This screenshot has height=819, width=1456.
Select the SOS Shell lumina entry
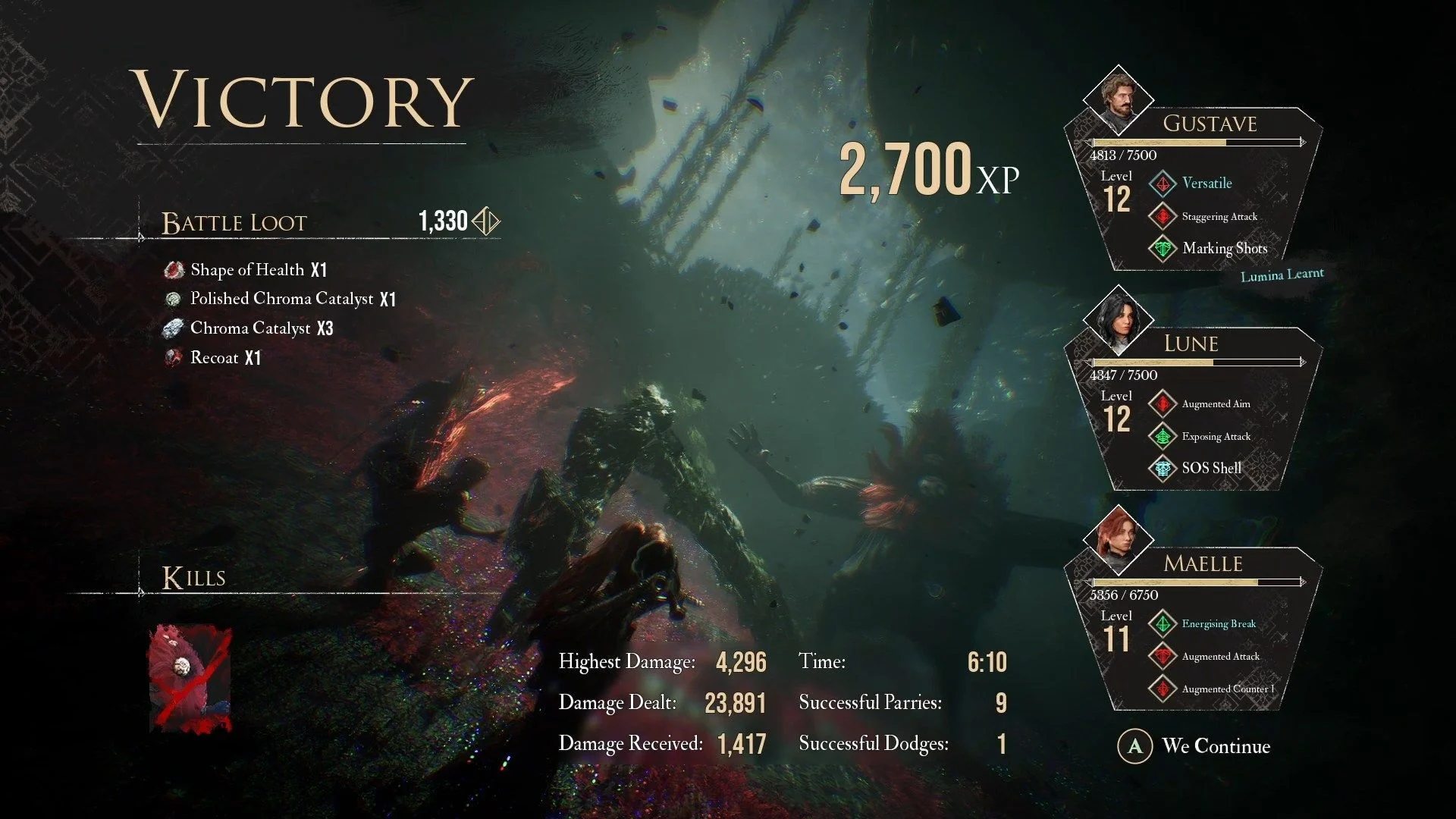(x=1211, y=469)
